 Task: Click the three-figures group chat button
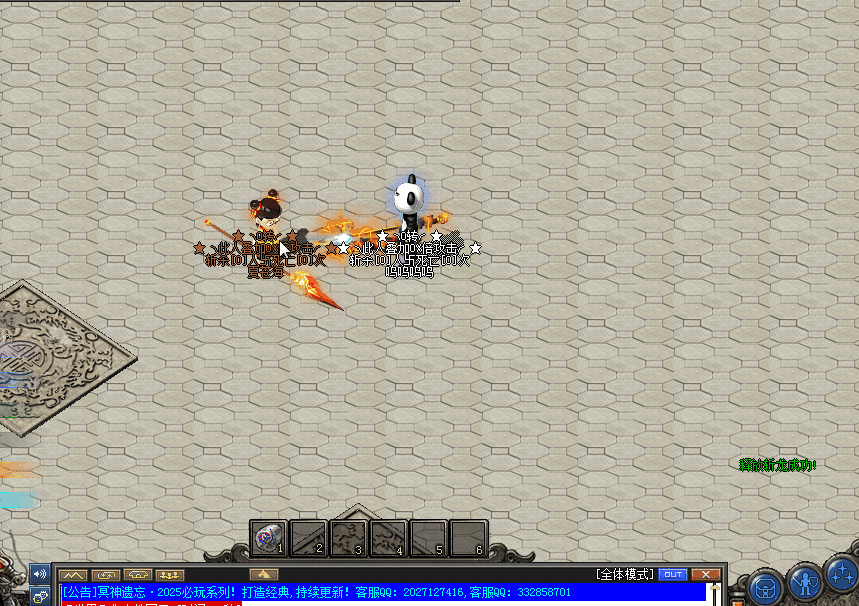(x=170, y=575)
